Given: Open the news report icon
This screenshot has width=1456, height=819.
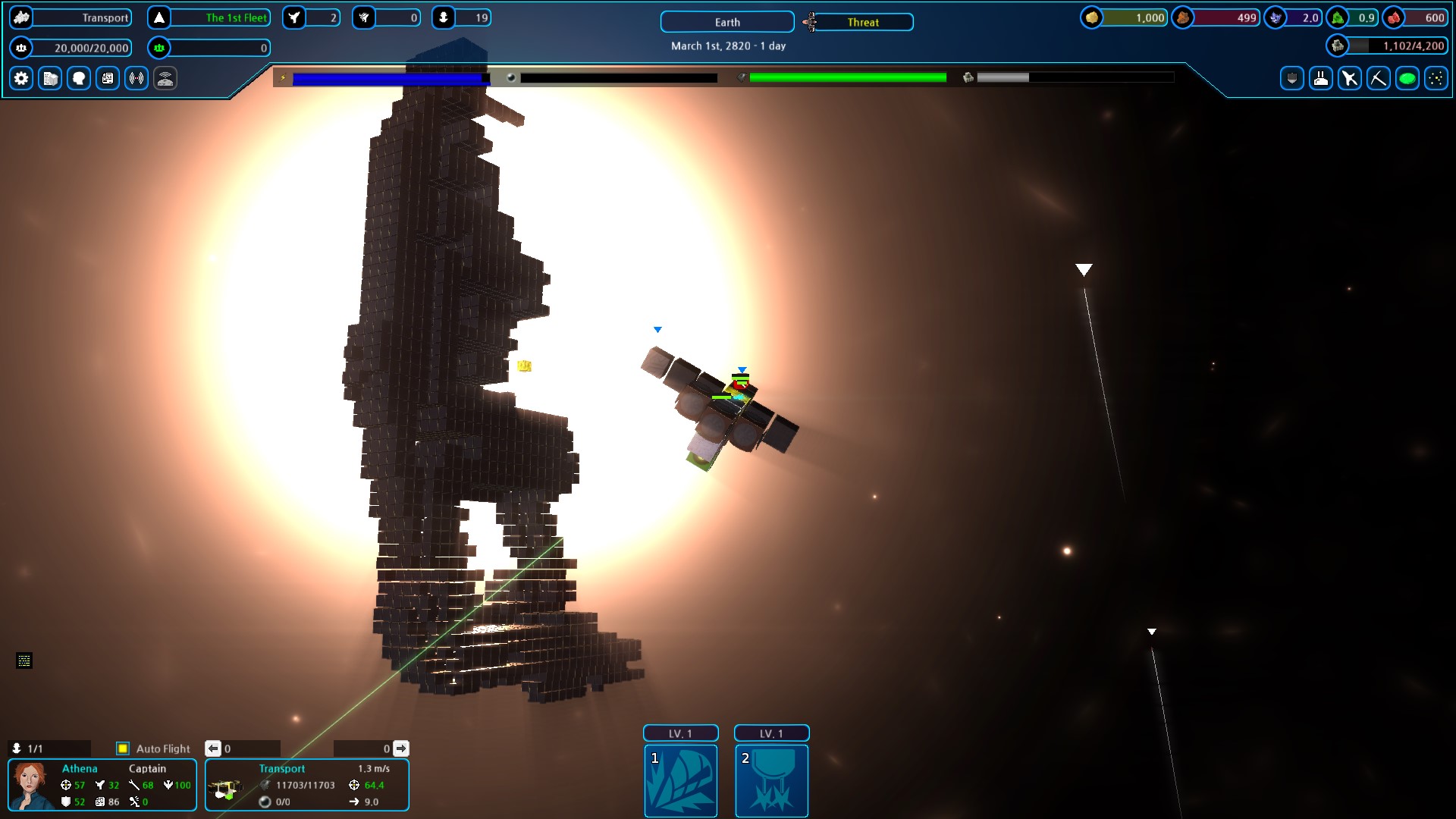Looking at the screenshot, I should coord(107,78).
